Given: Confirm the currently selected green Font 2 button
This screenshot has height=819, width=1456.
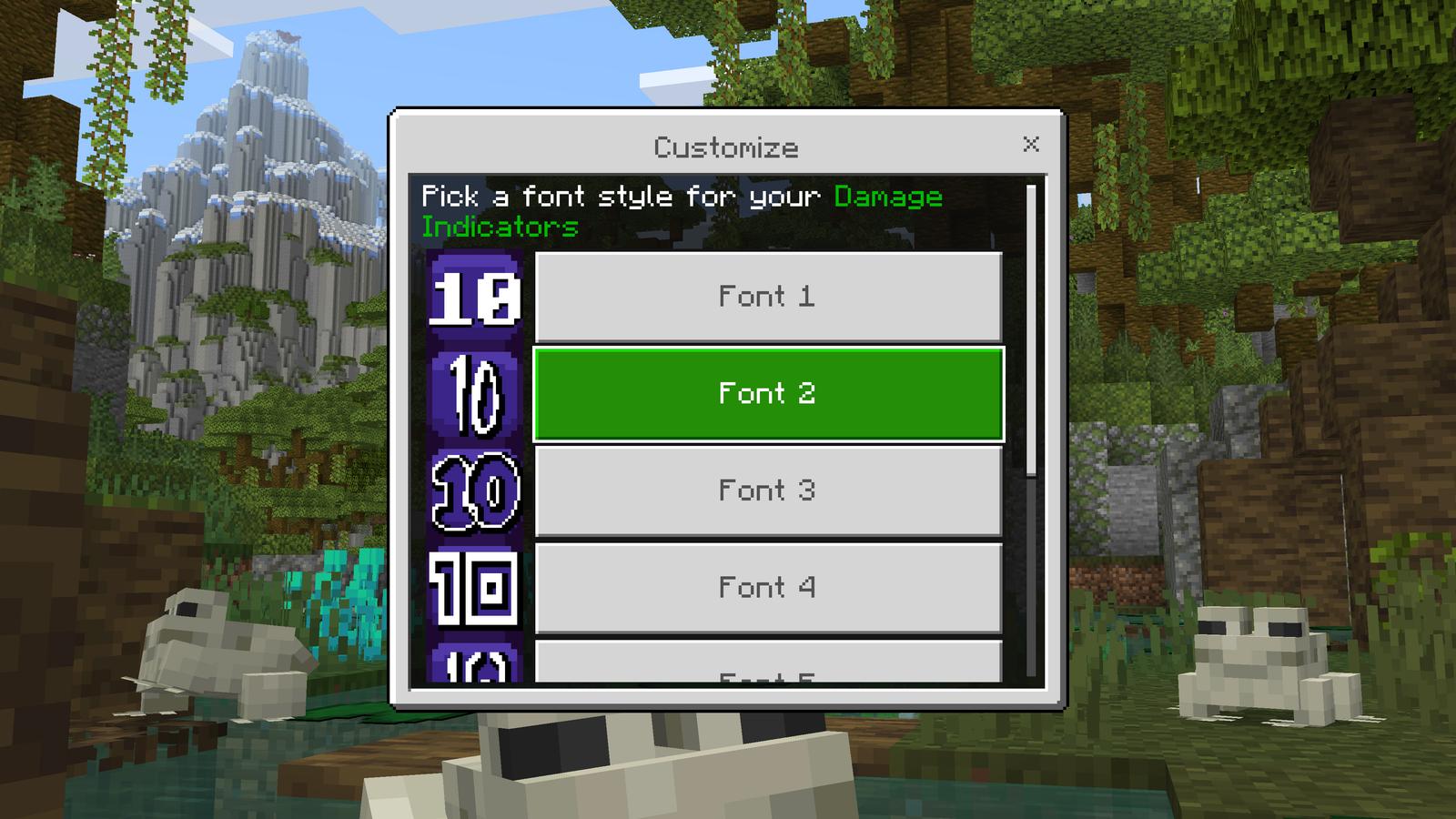Looking at the screenshot, I should [x=769, y=393].
